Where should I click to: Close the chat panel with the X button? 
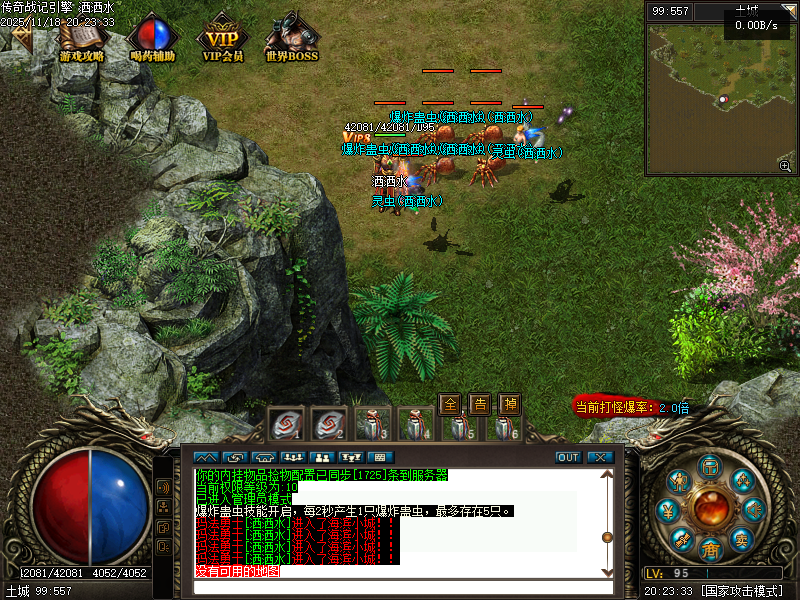coord(599,457)
